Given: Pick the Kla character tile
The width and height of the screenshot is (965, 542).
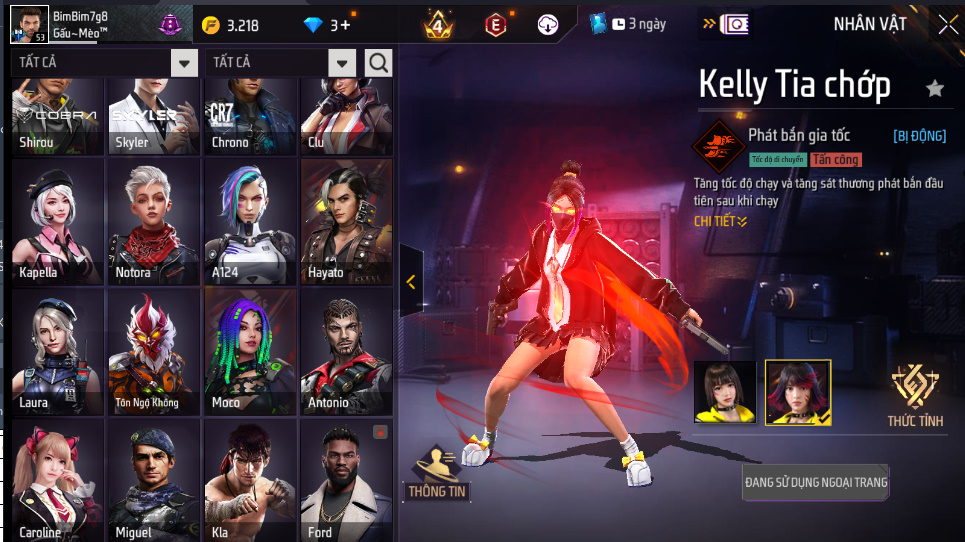Looking at the screenshot, I should point(250,480).
